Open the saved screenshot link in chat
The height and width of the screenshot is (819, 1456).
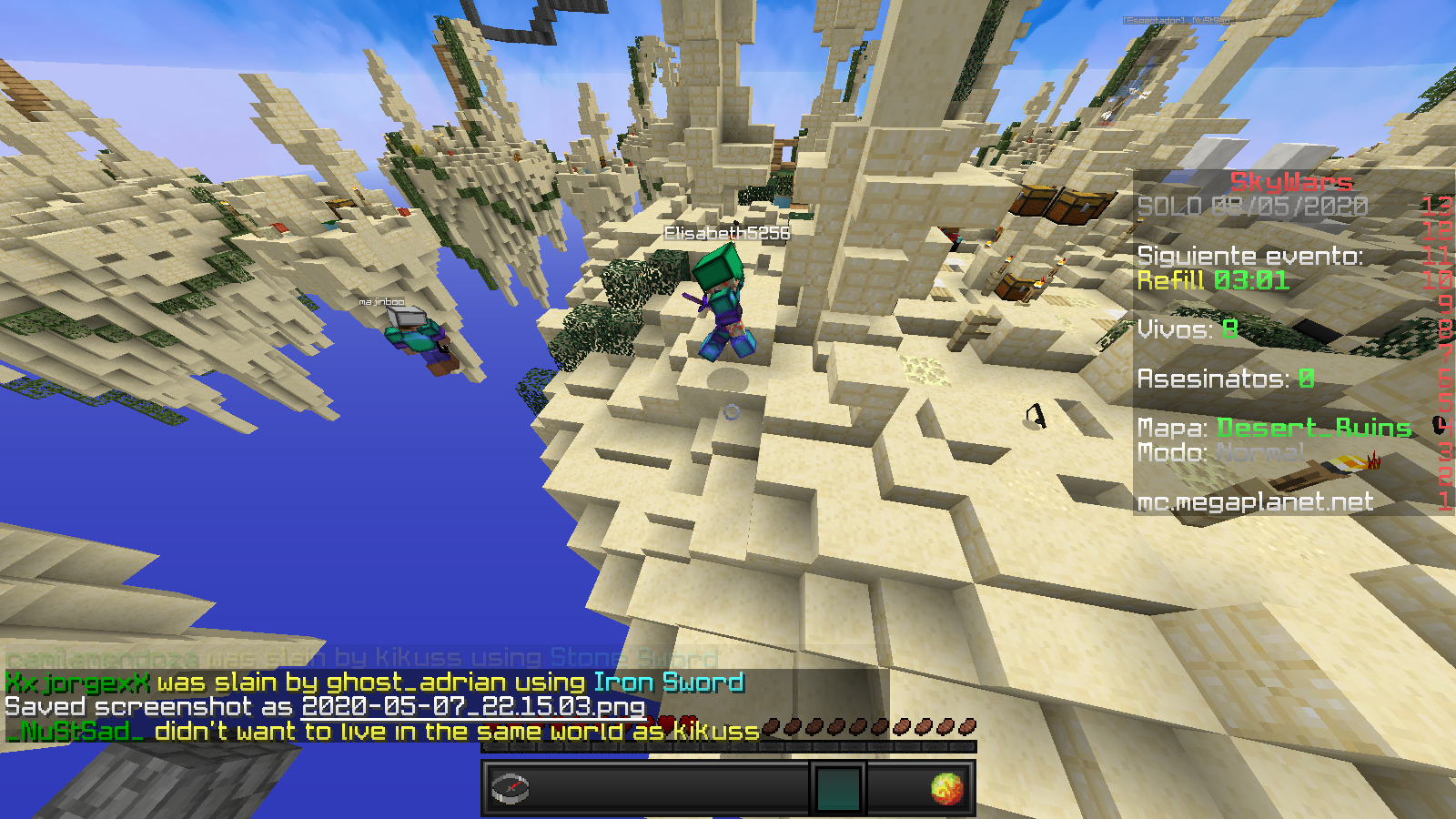coord(473,707)
